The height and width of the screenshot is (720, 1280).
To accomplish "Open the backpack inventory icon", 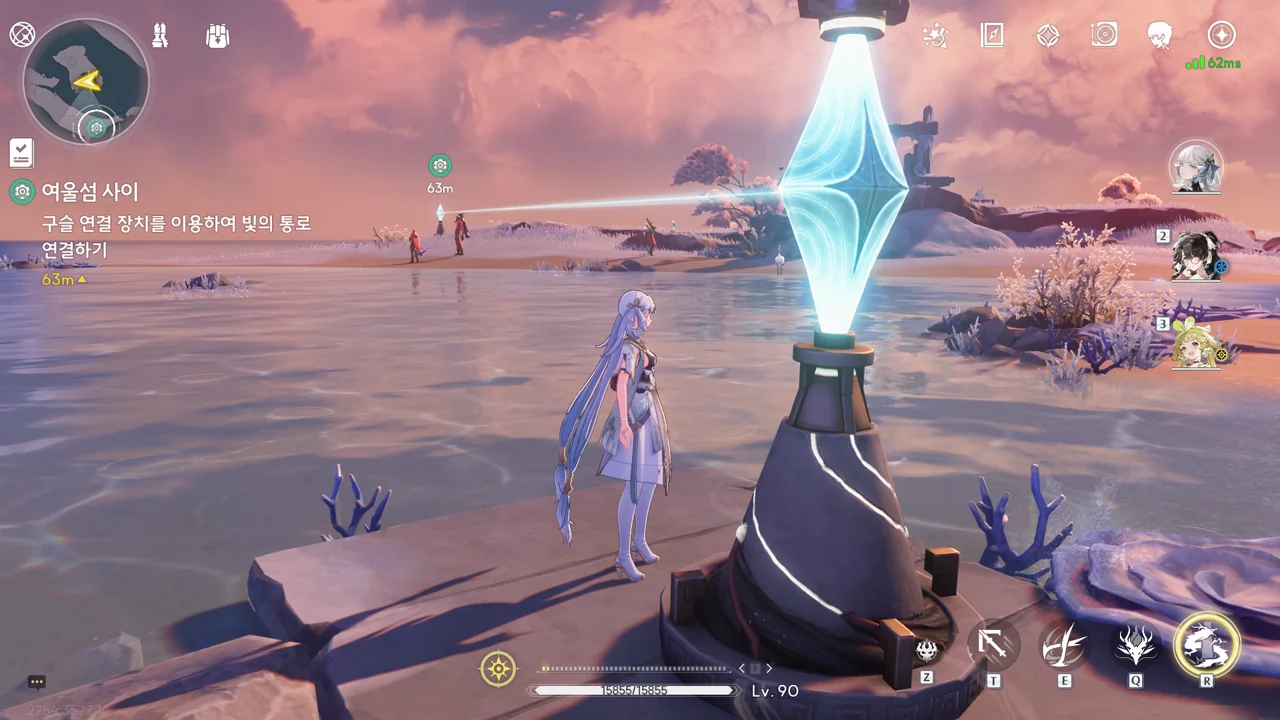I will pyautogui.click(x=217, y=36).
